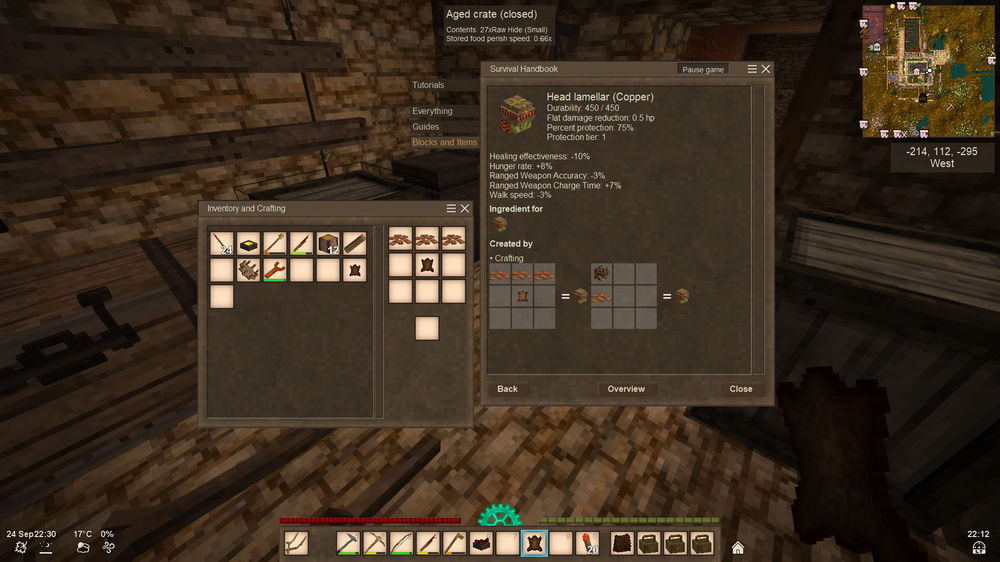Select the torch stack of 20
The width and height of the screenshot is (1000, 562).
586,543
